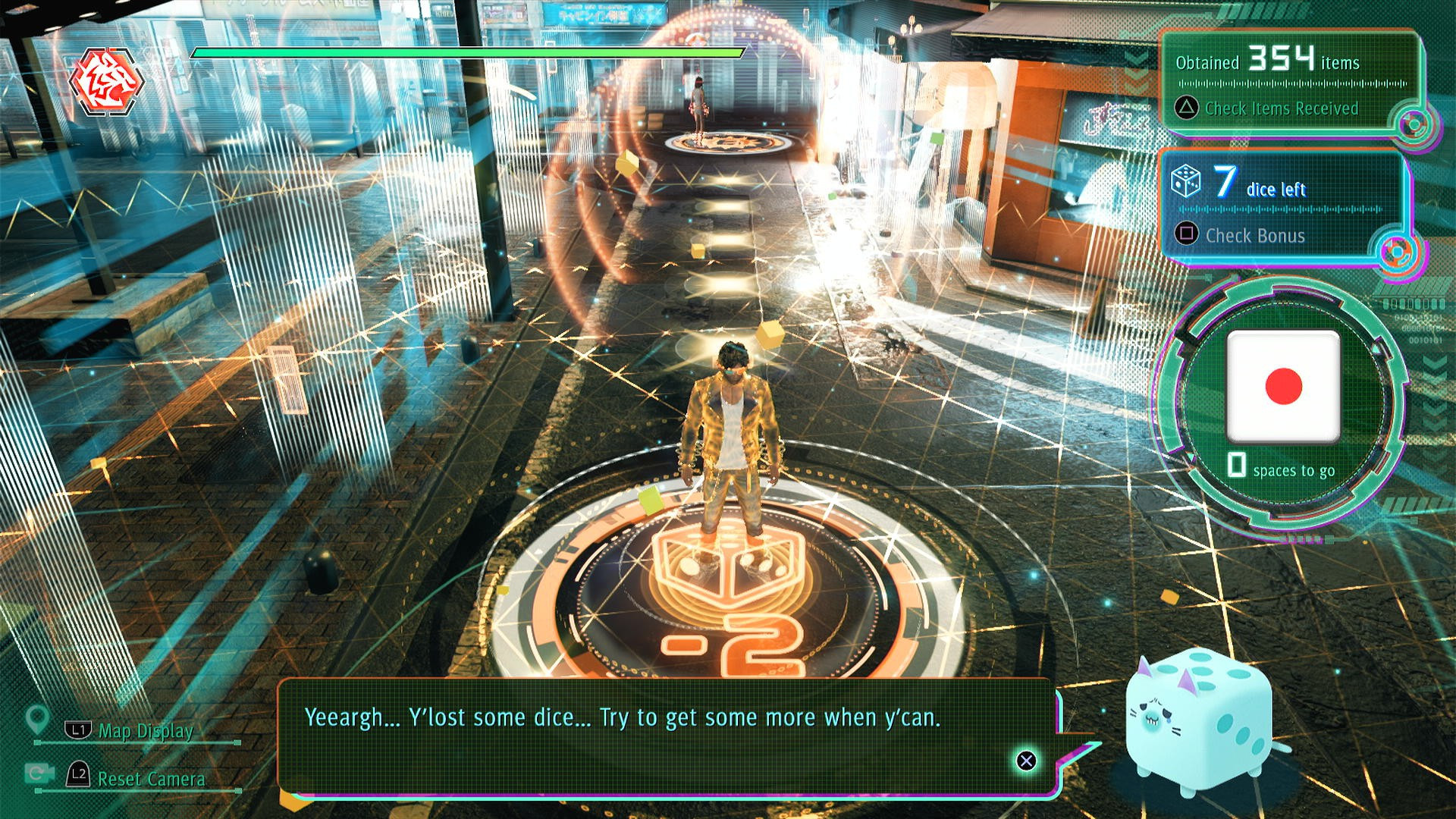Select the red dragon emblem icon
This screenshot has height=819, width=1456.
(106, 80)
